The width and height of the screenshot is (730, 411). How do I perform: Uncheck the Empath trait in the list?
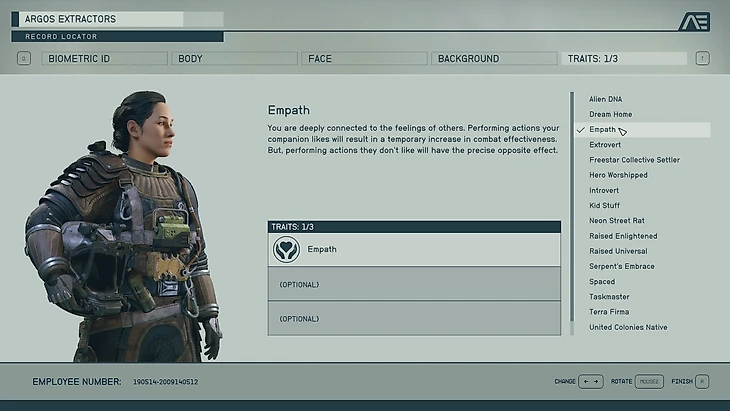603,130
